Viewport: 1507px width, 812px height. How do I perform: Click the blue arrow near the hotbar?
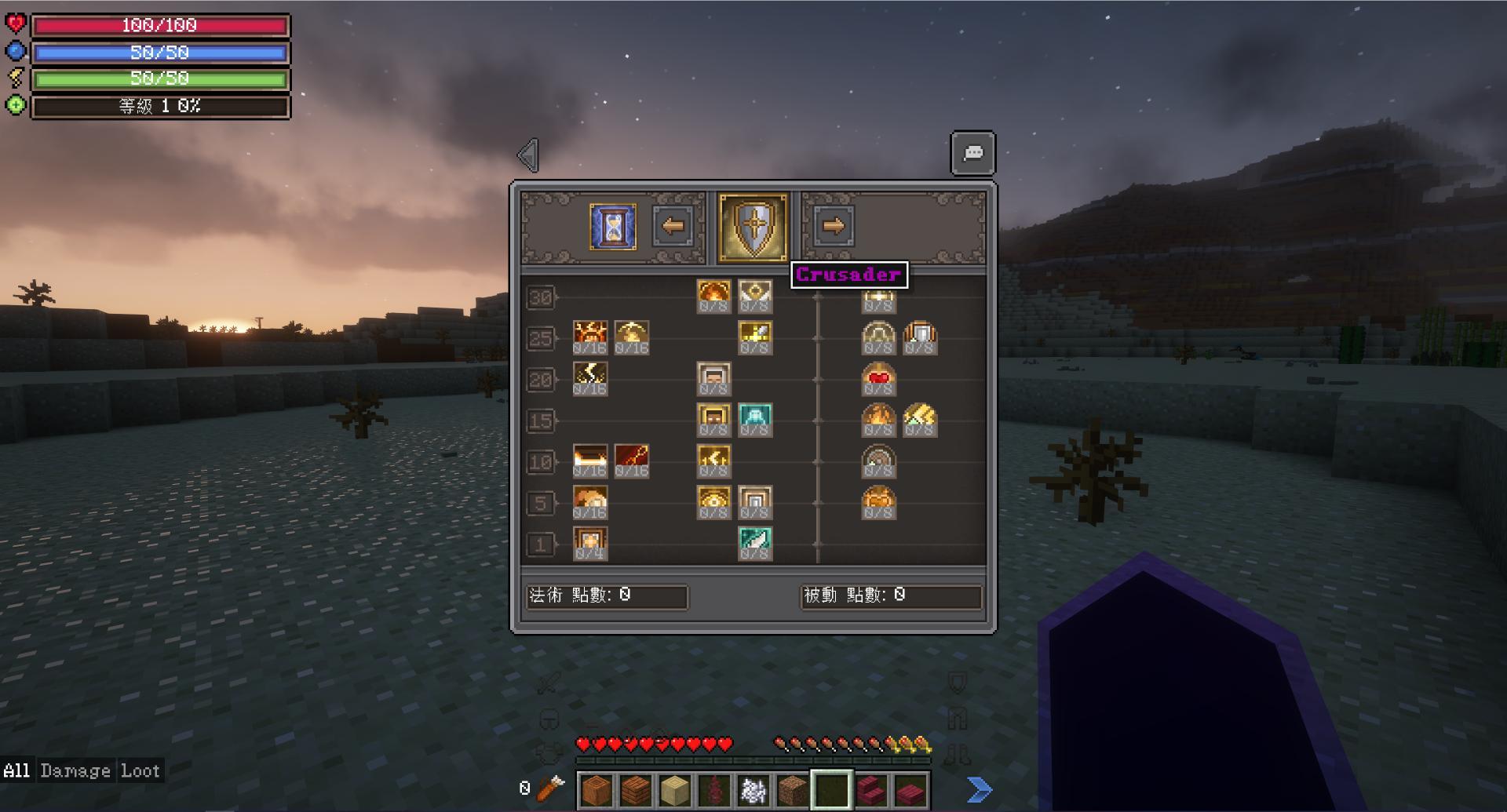point(978,788)
